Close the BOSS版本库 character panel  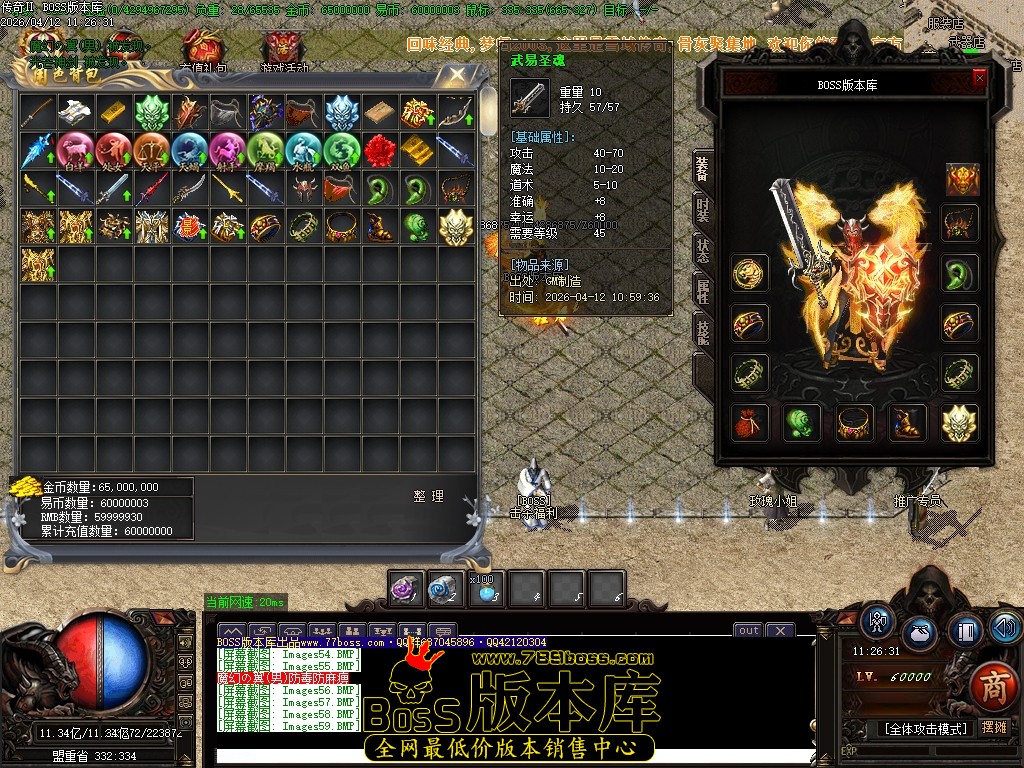tap(979, 77)
